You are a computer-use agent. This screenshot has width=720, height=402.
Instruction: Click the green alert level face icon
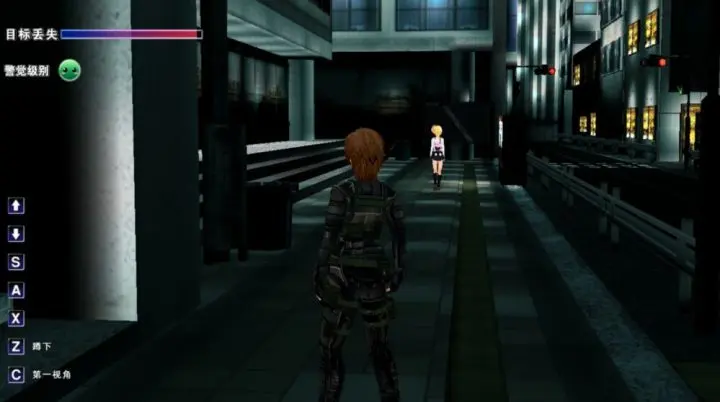pos(70,70)
